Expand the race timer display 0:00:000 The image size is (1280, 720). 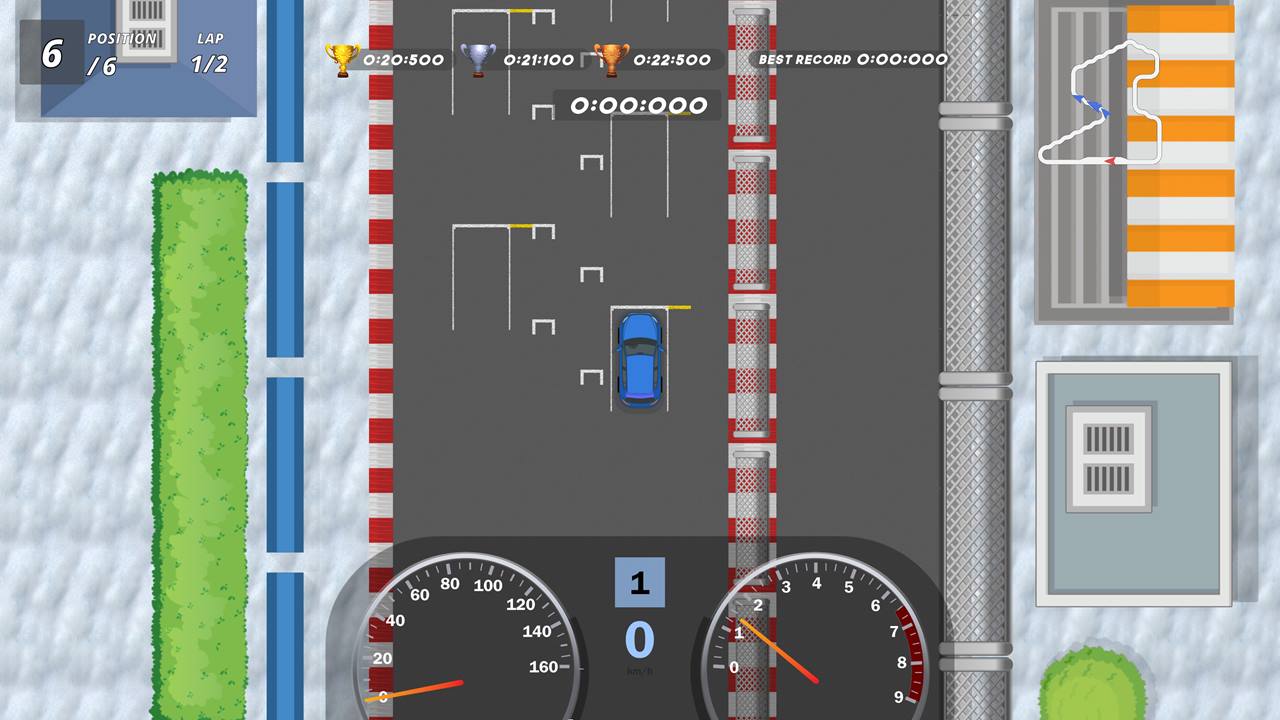[x=639, y=105]
